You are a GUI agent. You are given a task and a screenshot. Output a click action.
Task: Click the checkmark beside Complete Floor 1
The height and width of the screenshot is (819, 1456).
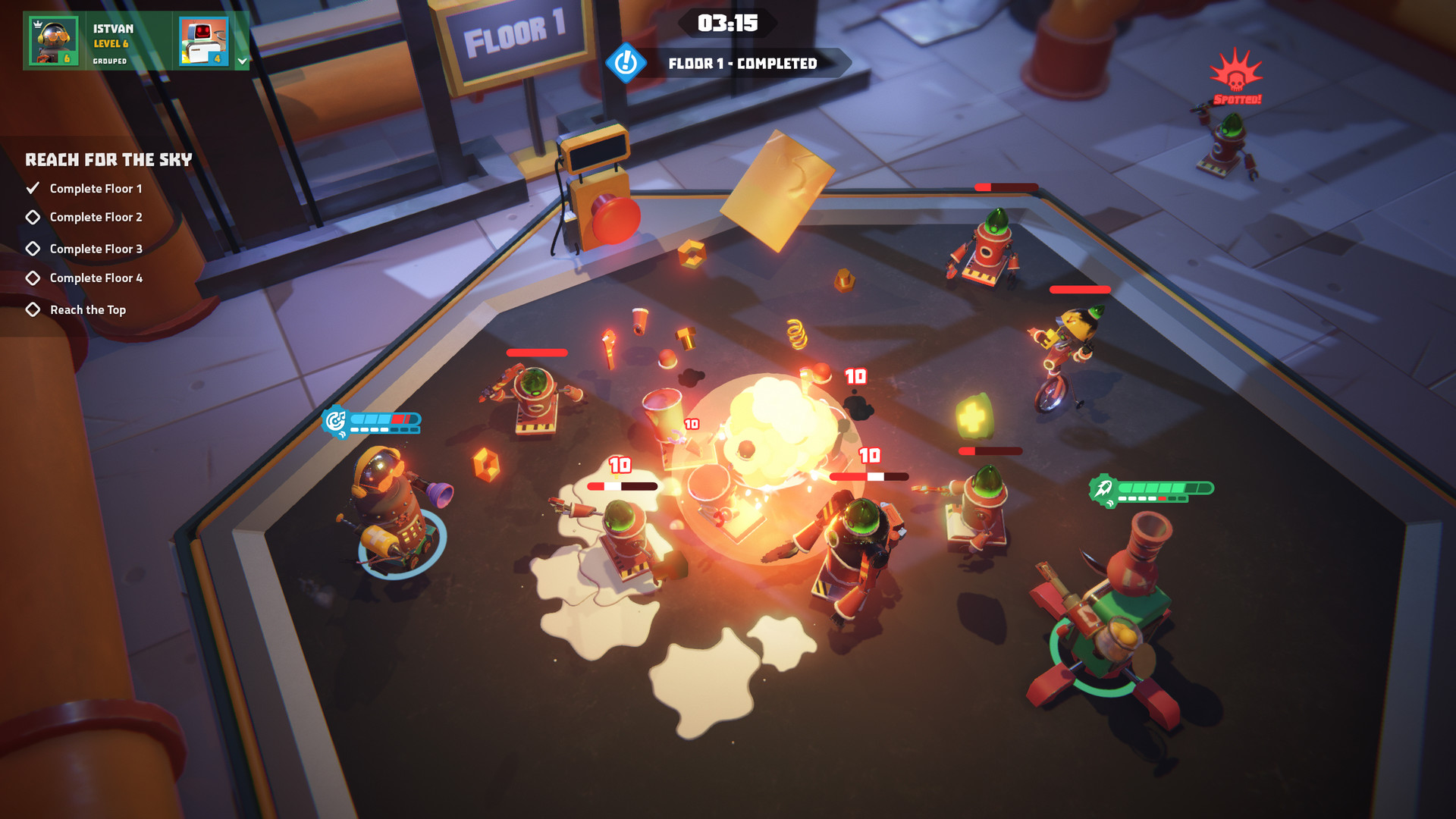(x=32, y=188)
